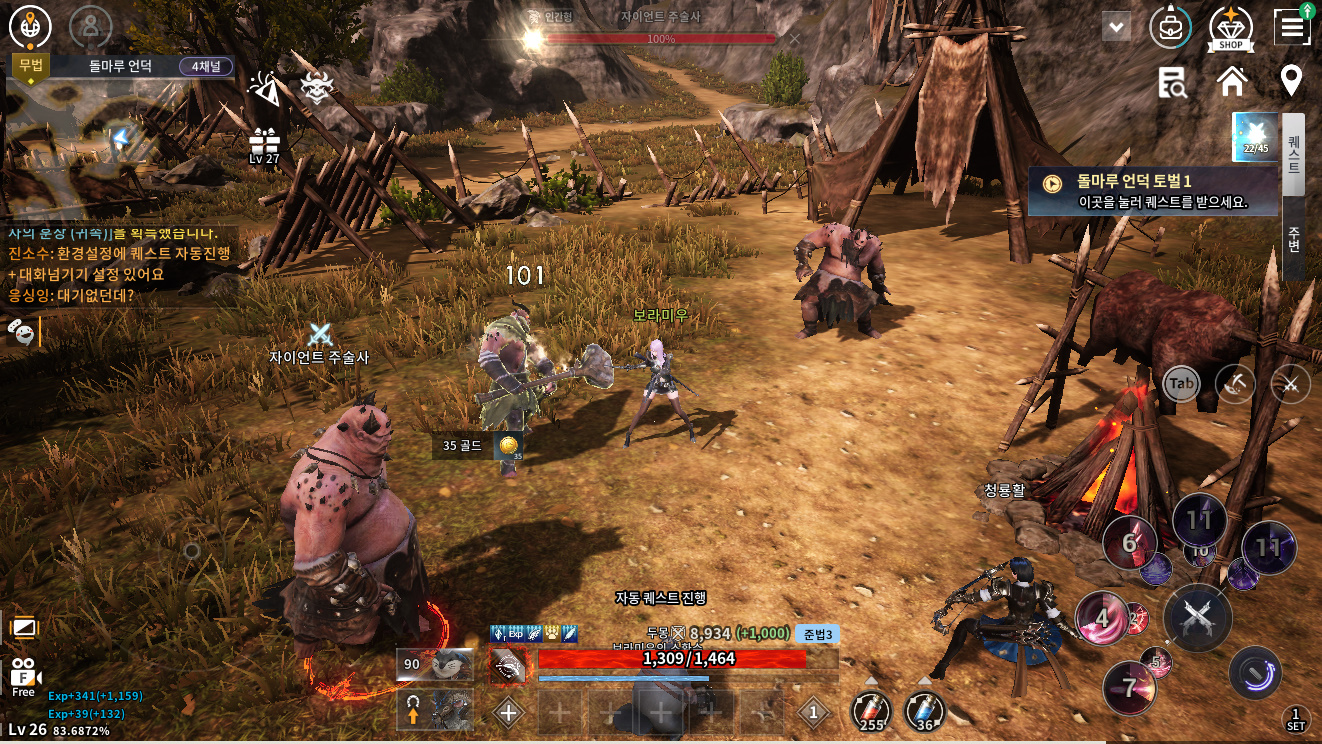Open the chat speech bubble icon
Image resolution: width=1322 pixels, height=744 pixels.
pyautogui.click(x=19, y=329)
